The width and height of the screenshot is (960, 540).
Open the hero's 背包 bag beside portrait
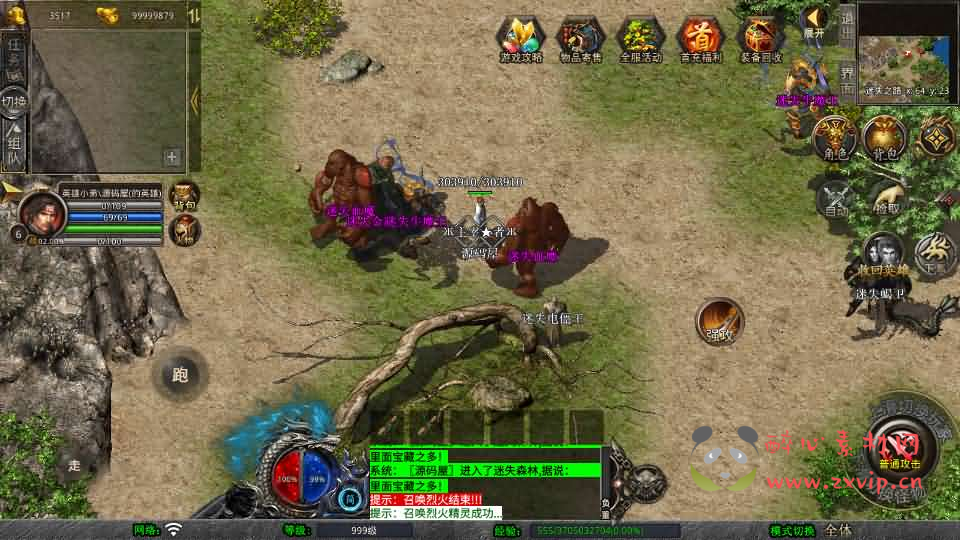pyautogui.click(x=185, y=194)
